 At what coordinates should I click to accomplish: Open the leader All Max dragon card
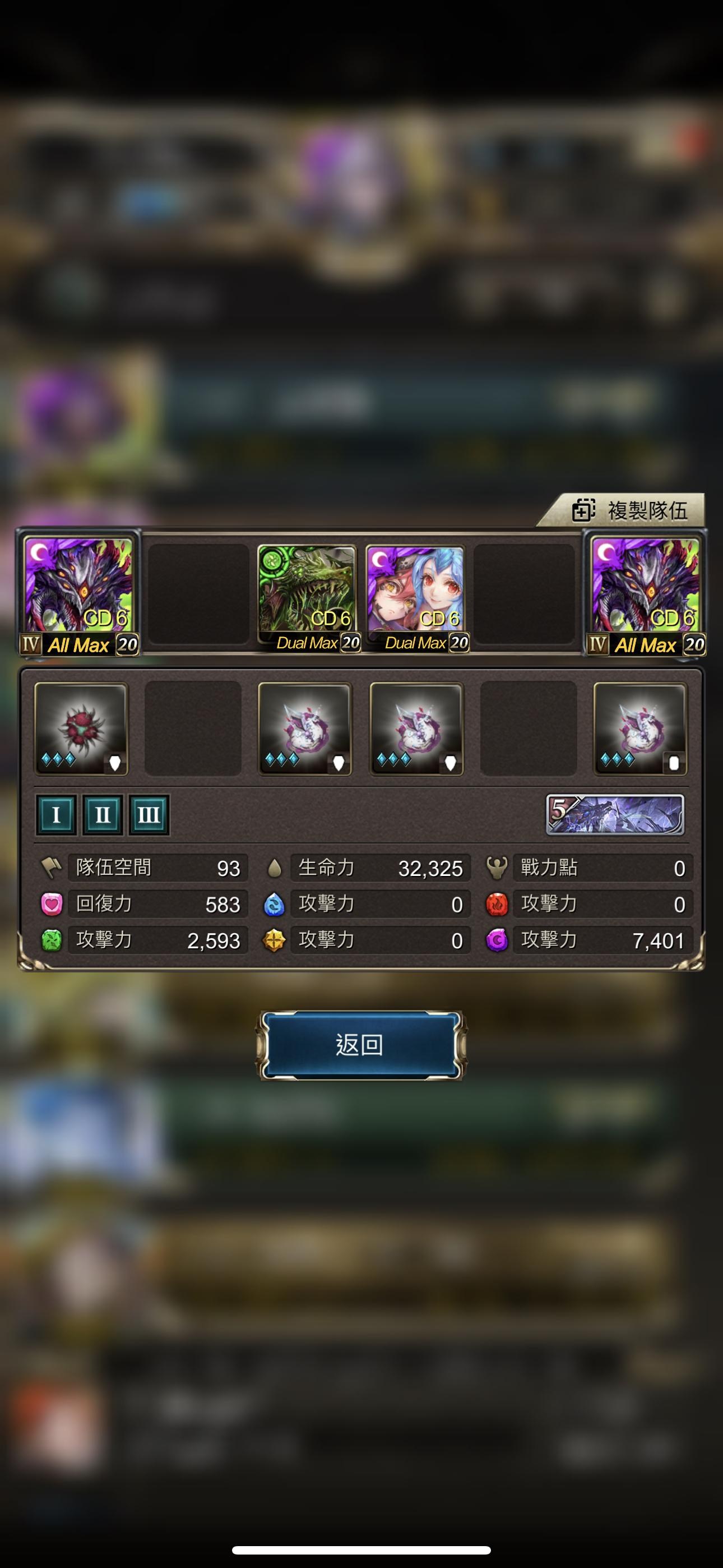coord(79,591)
